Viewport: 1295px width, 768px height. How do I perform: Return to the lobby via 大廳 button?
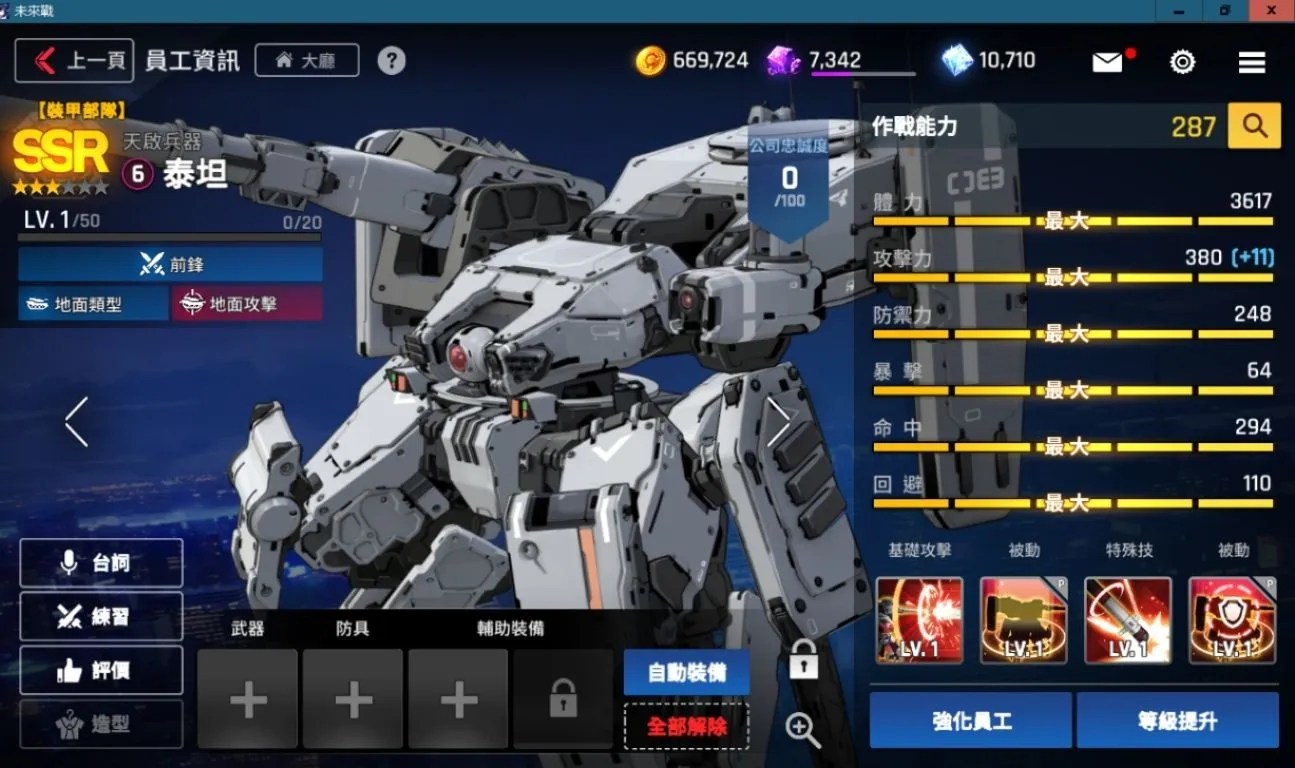[307, 61]
